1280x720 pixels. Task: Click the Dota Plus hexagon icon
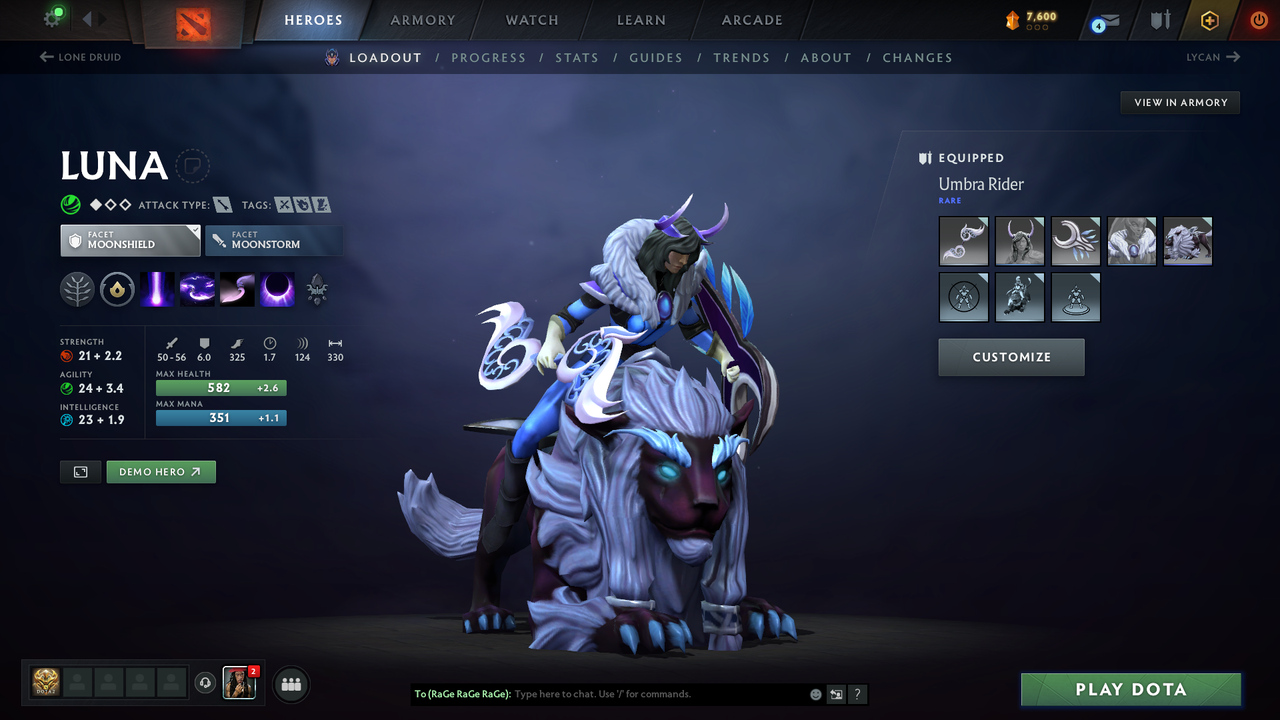(1209, 20)
